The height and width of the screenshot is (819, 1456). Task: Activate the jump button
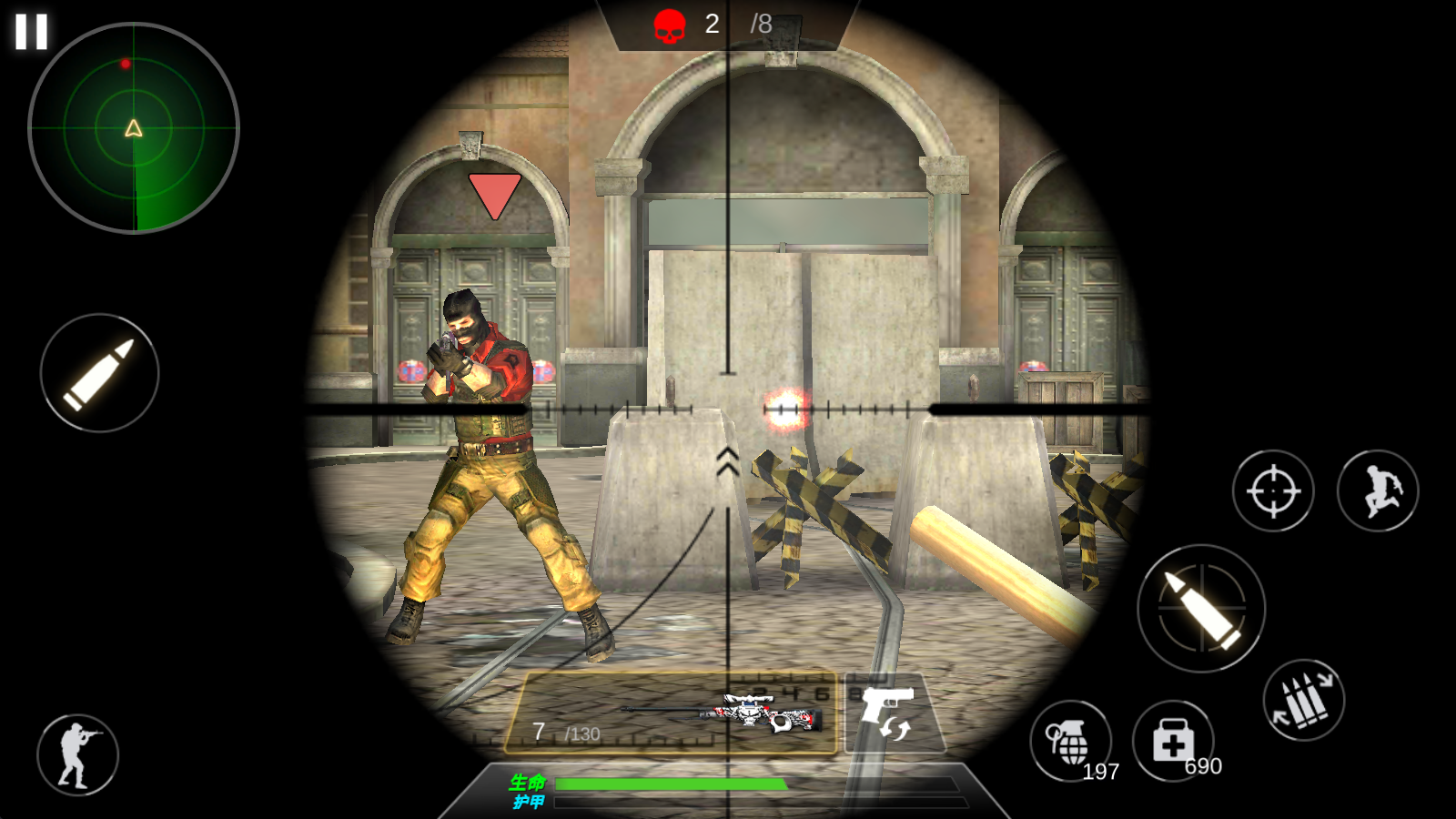coord(1377,491)
